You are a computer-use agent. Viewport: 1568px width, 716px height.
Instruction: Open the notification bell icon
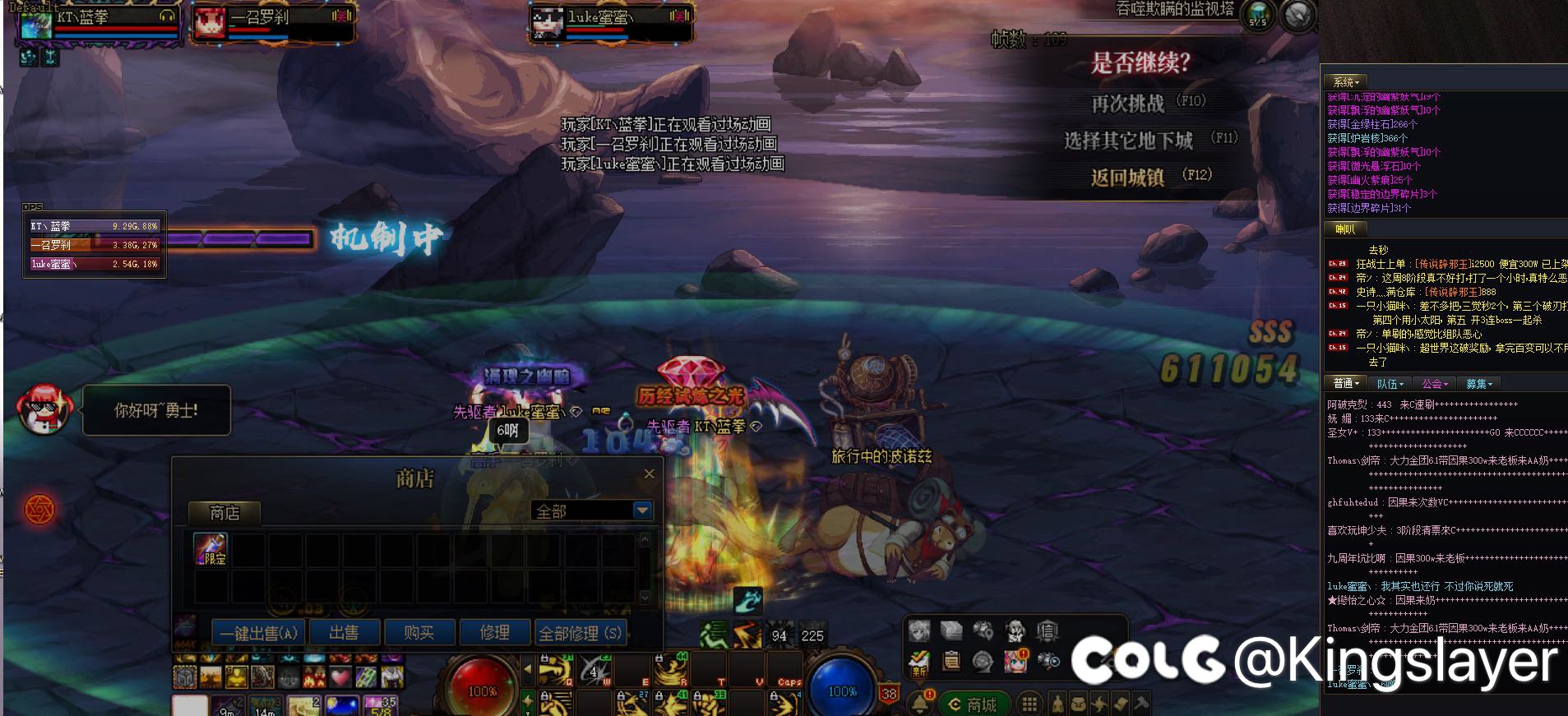point(920,704)
